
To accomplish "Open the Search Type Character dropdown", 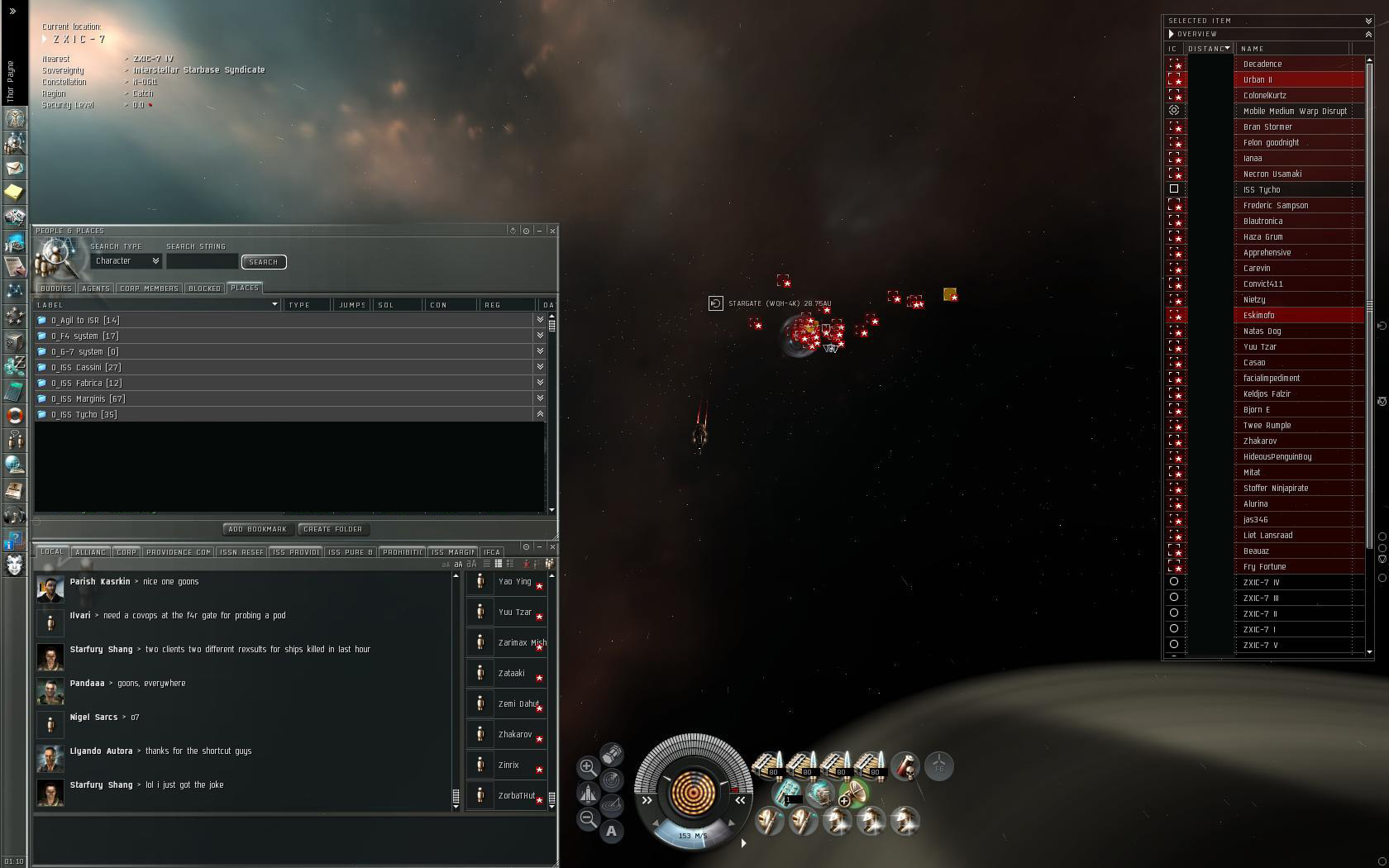I will coord(126,261).
